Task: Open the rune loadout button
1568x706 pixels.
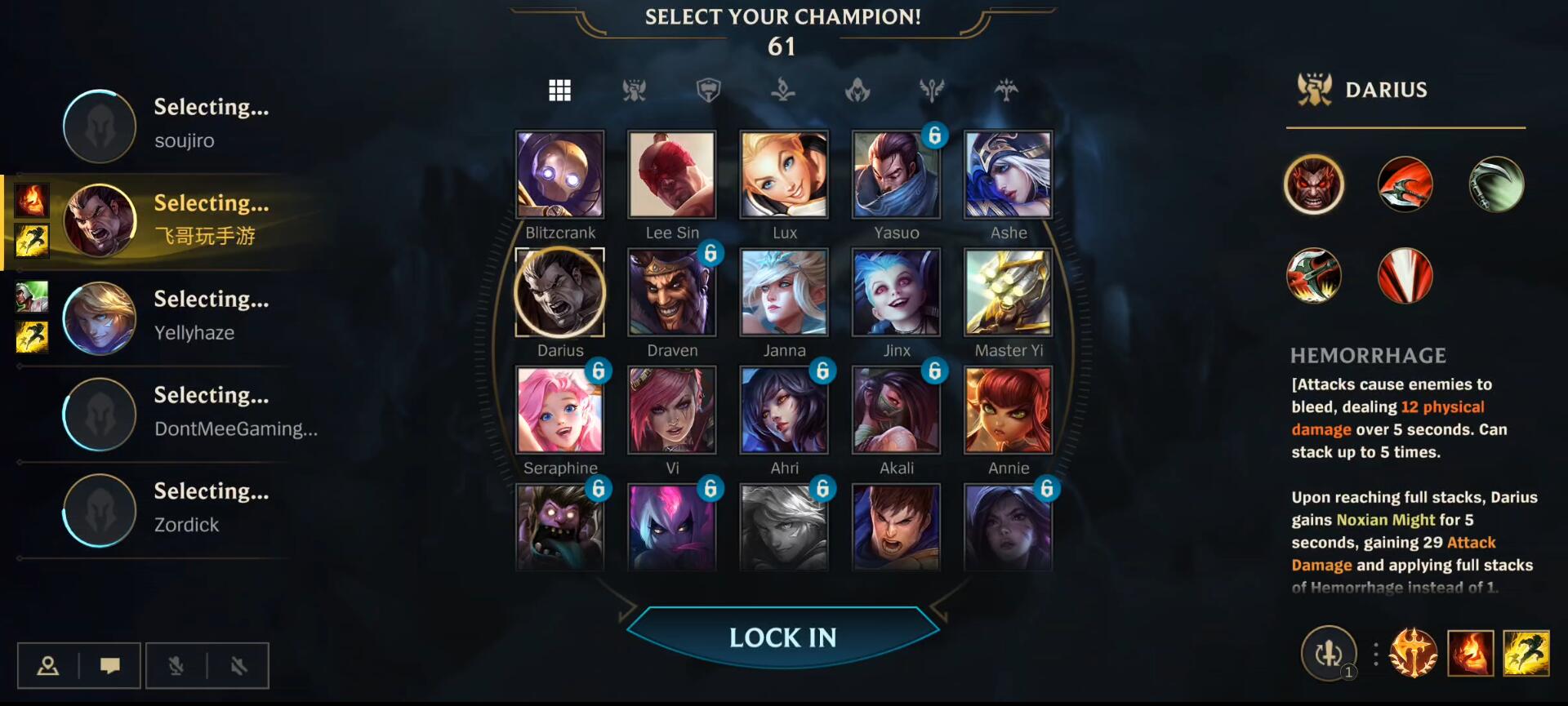Action: click(x=1413, y=654)
